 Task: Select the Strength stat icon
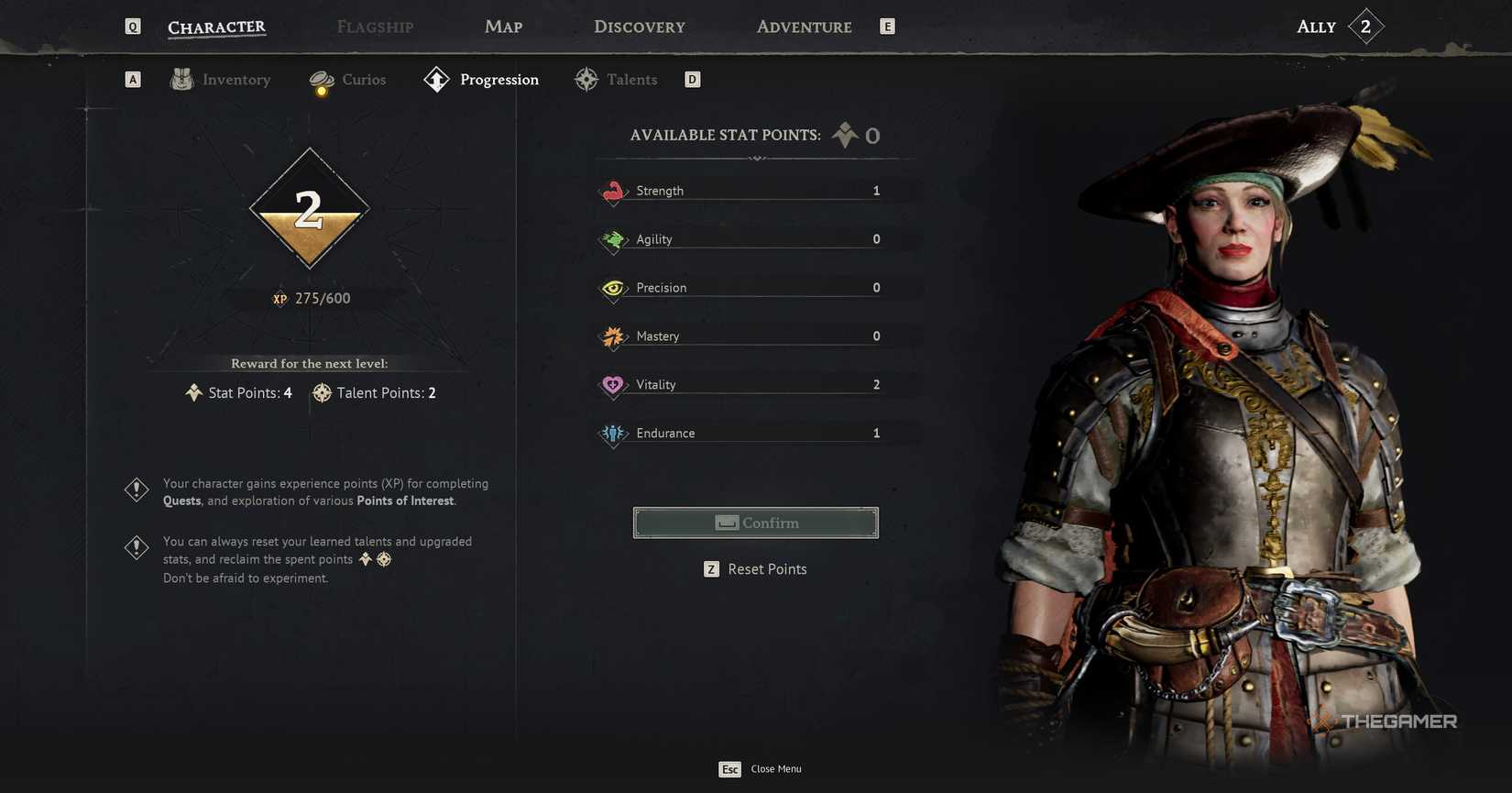(613, 191)
